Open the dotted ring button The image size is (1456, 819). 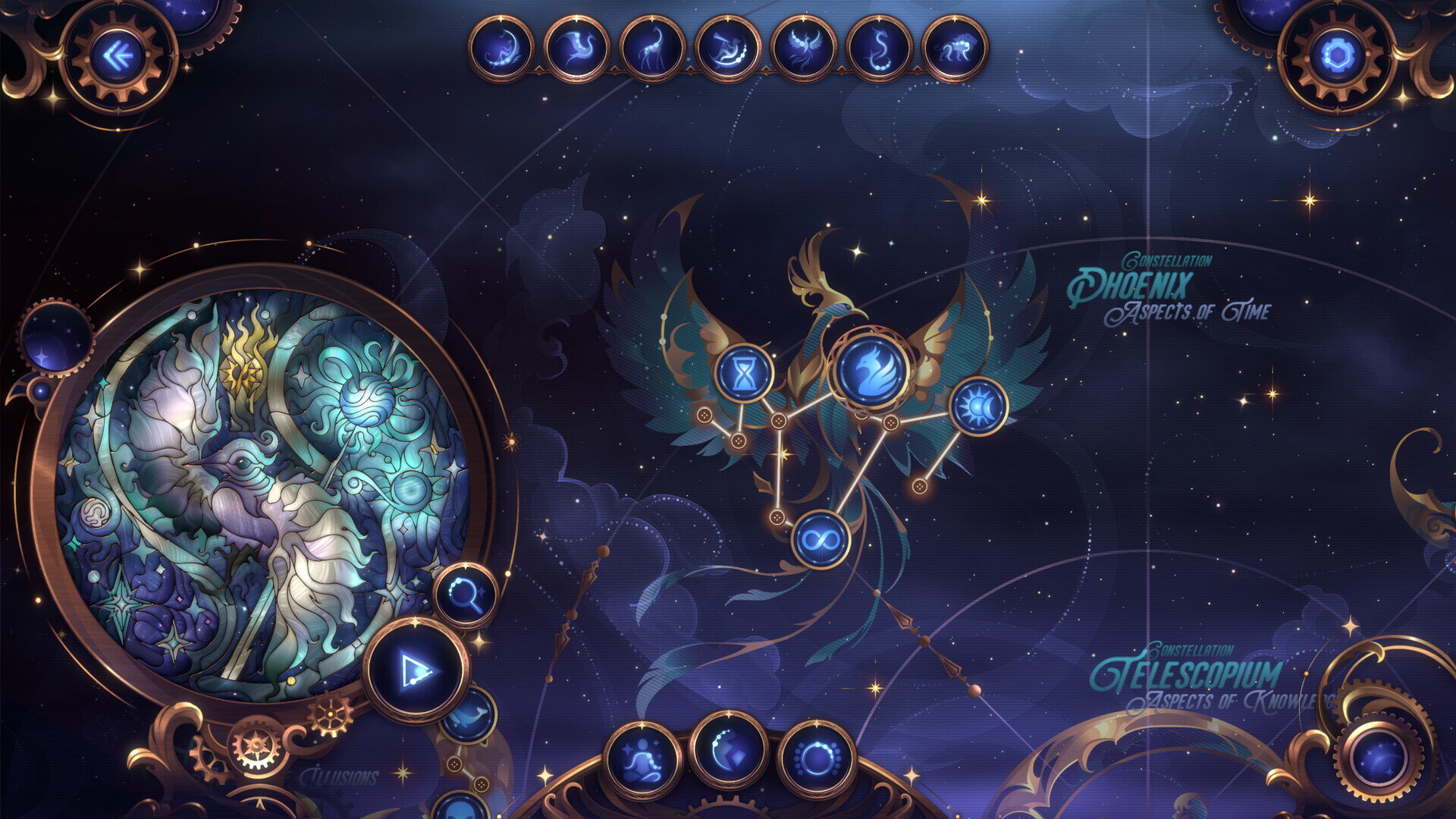(817, 758)
